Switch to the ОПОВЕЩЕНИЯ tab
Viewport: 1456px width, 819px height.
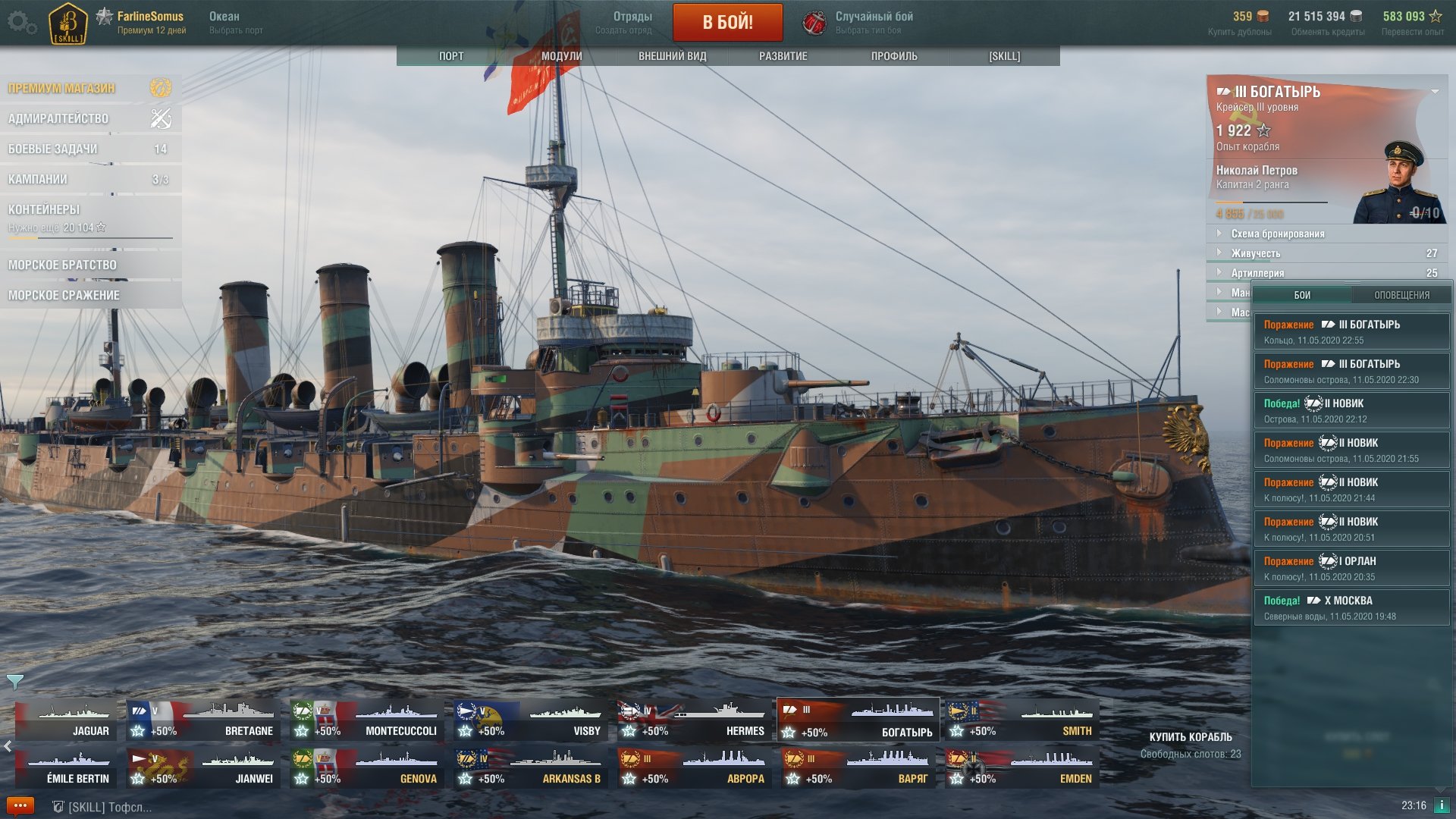click(x=1401, y=295)
